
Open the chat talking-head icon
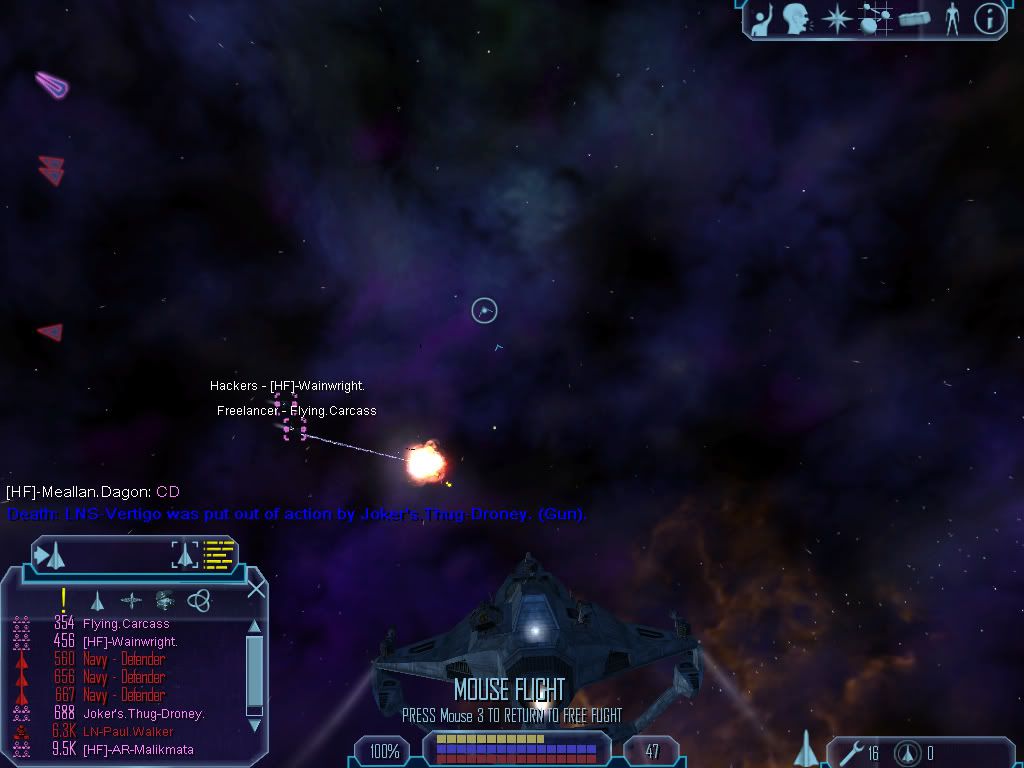point(797,19)
